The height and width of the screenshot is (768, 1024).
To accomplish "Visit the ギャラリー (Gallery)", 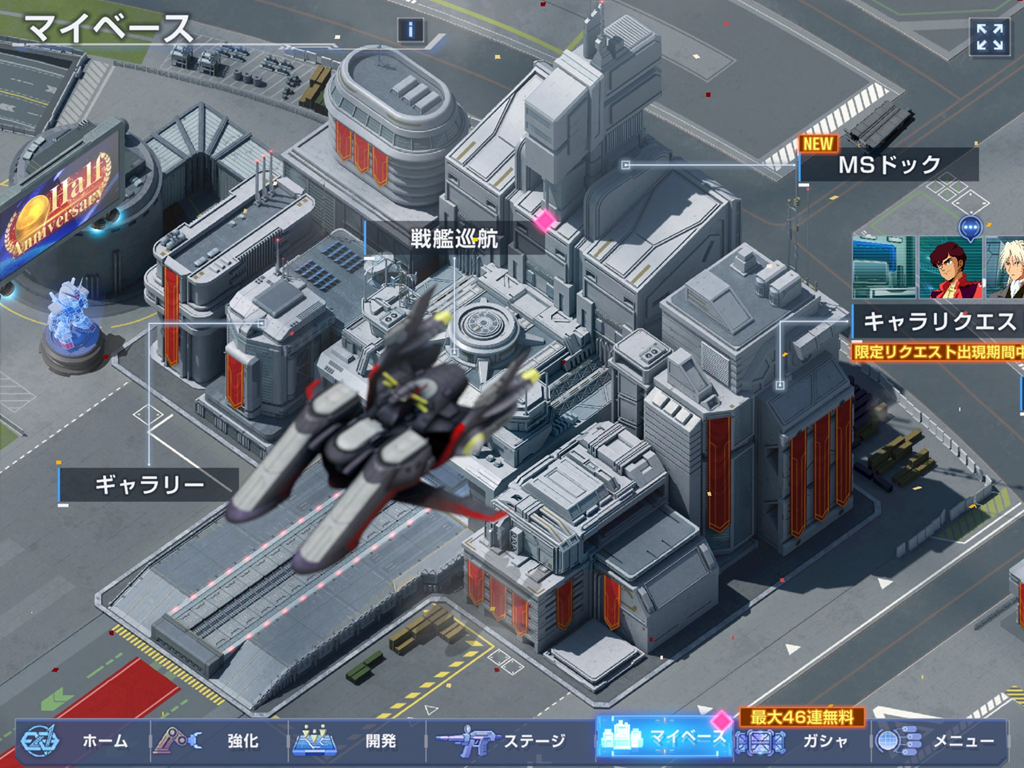I will click(150, 485).
